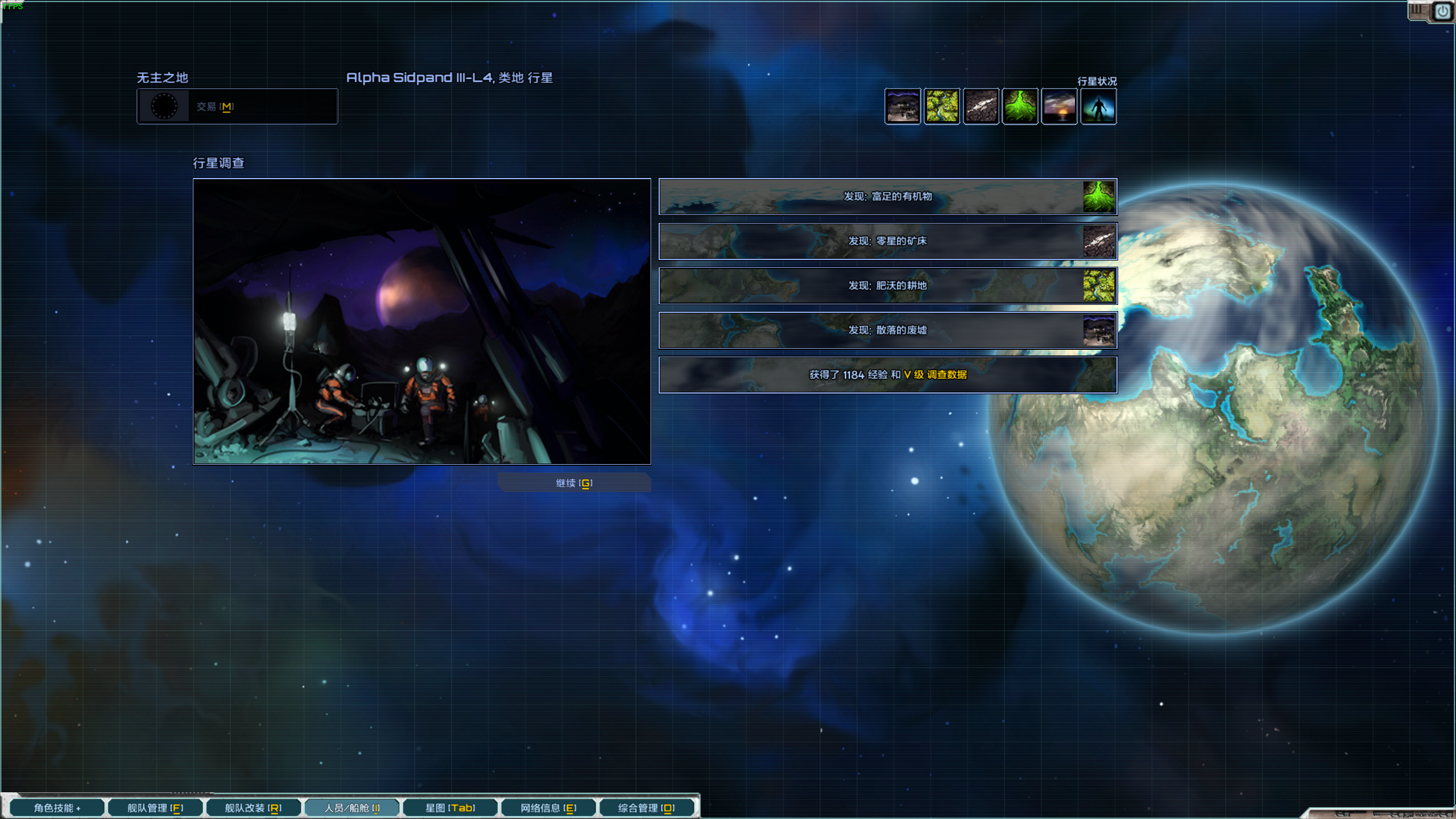Viewport: 1456px width, 819px height.
Task: Select the 发现: 富足的有机物 result row
Action: [887, 197]
